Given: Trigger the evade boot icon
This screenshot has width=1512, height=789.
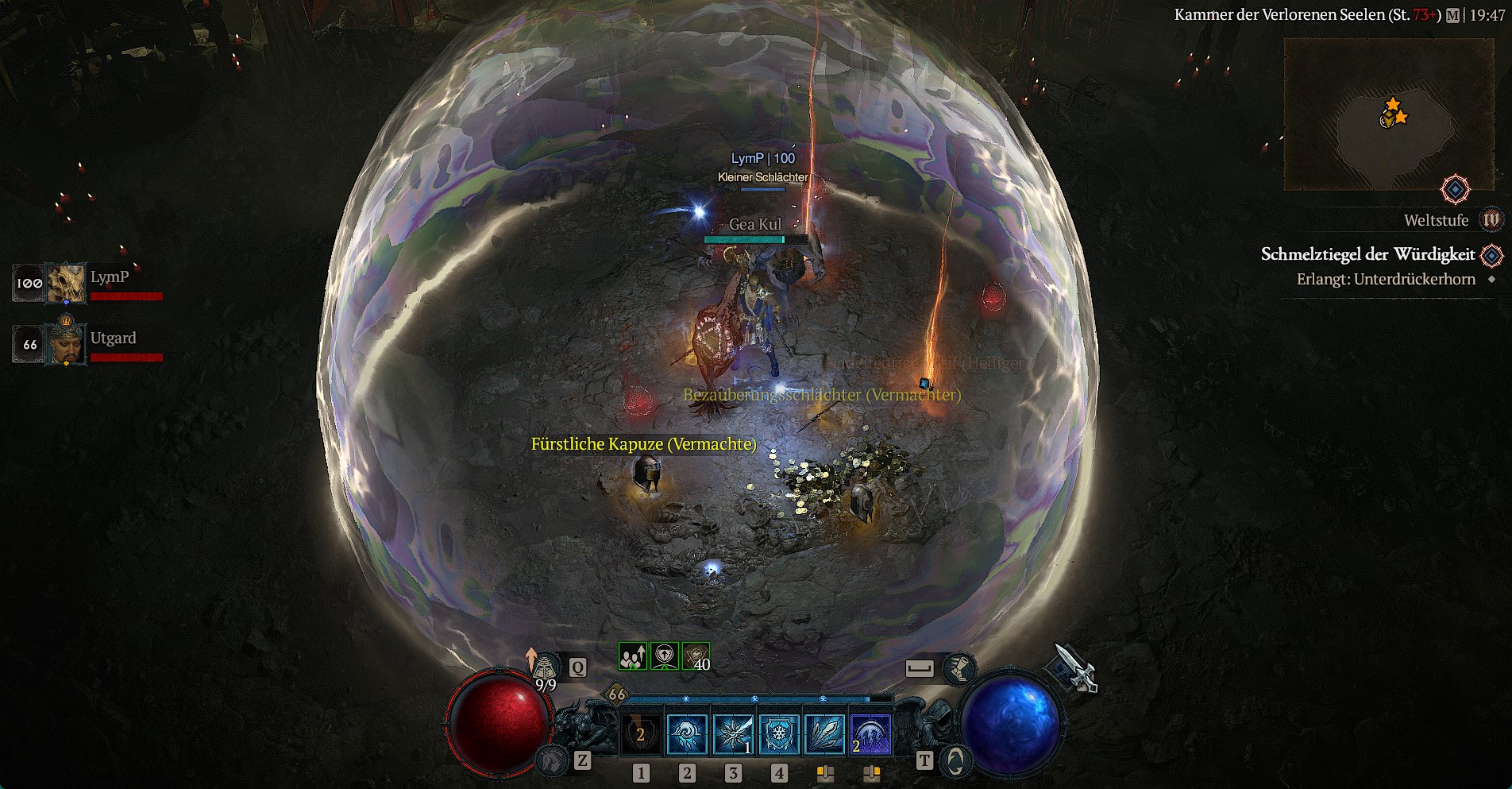Looking at the screenshot, I should click(x=959, y=669).
